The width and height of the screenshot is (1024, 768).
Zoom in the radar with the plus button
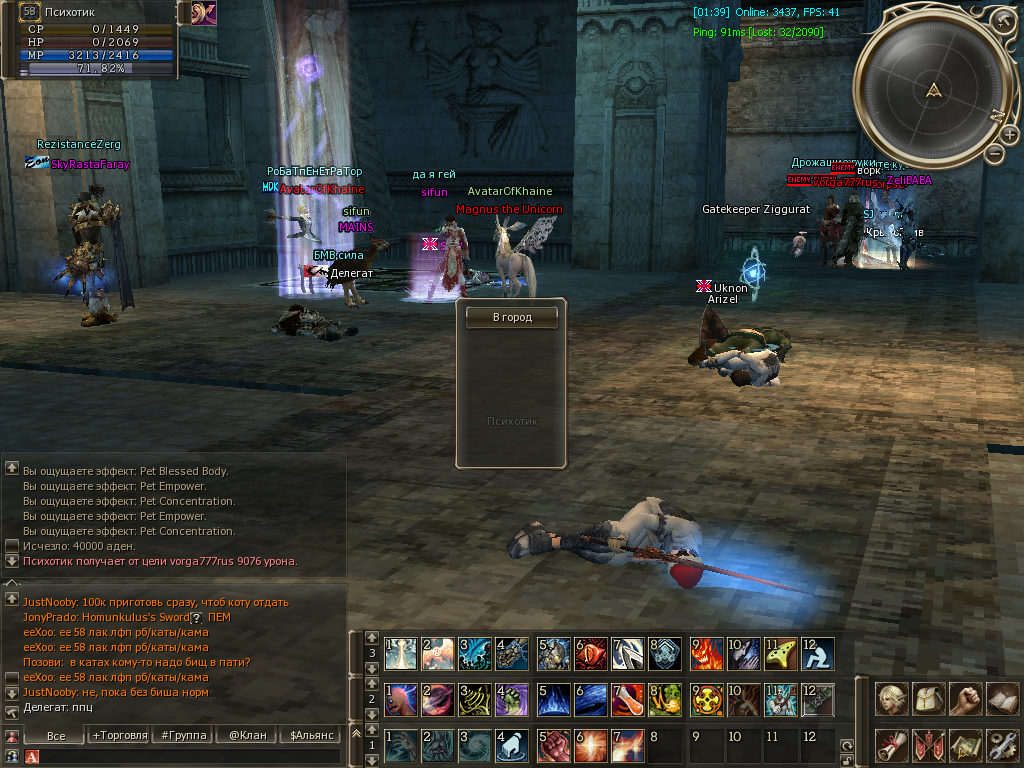coord(1001,19)
